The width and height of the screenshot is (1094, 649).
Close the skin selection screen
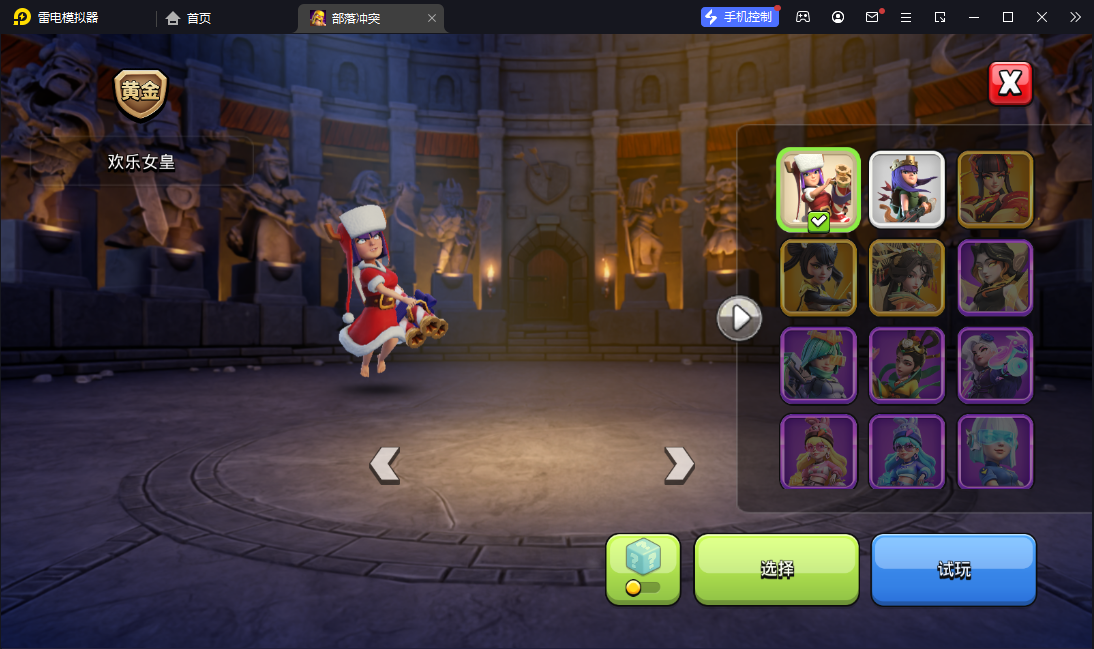1010,84
